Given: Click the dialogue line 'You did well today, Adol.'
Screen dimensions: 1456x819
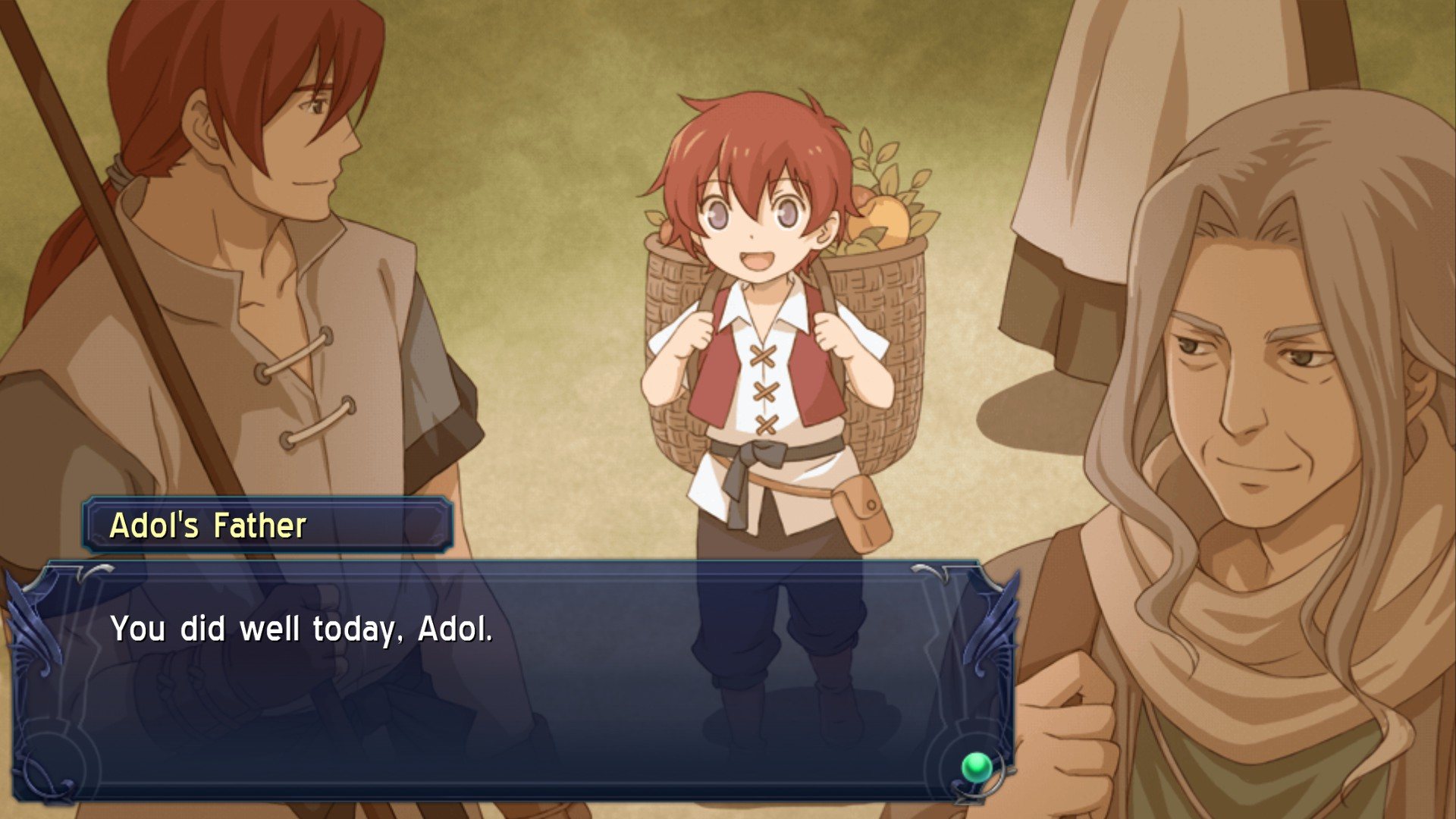Looking at the screenshot, I should pos(303,629).
